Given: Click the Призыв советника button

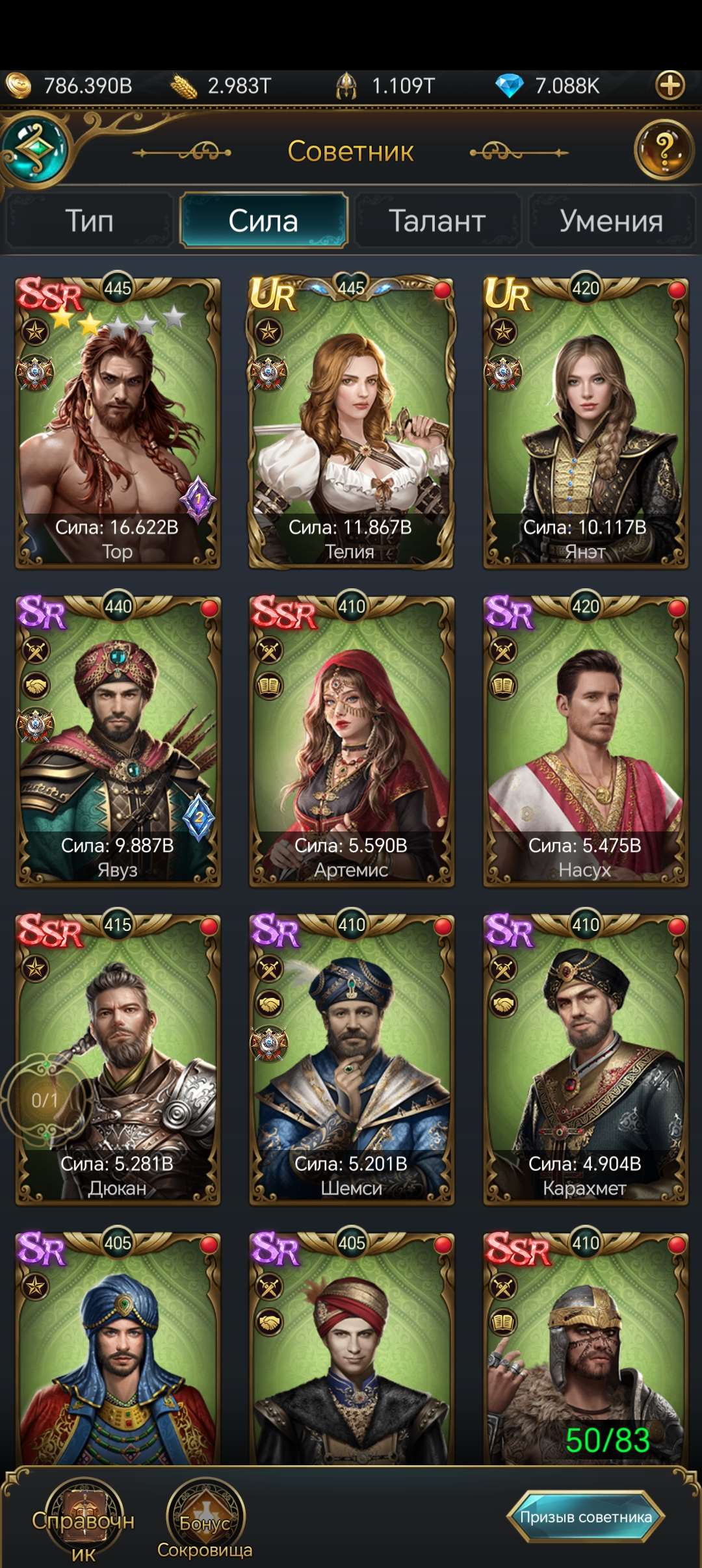Looking at the screenshot, I should 586,1517.
